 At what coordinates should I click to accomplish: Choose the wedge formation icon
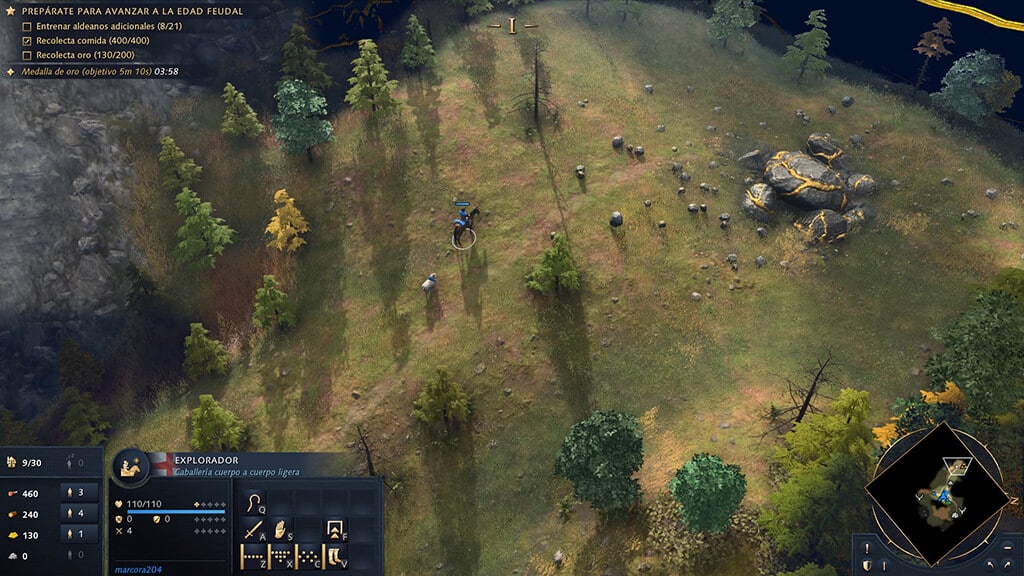coord(282,556)
